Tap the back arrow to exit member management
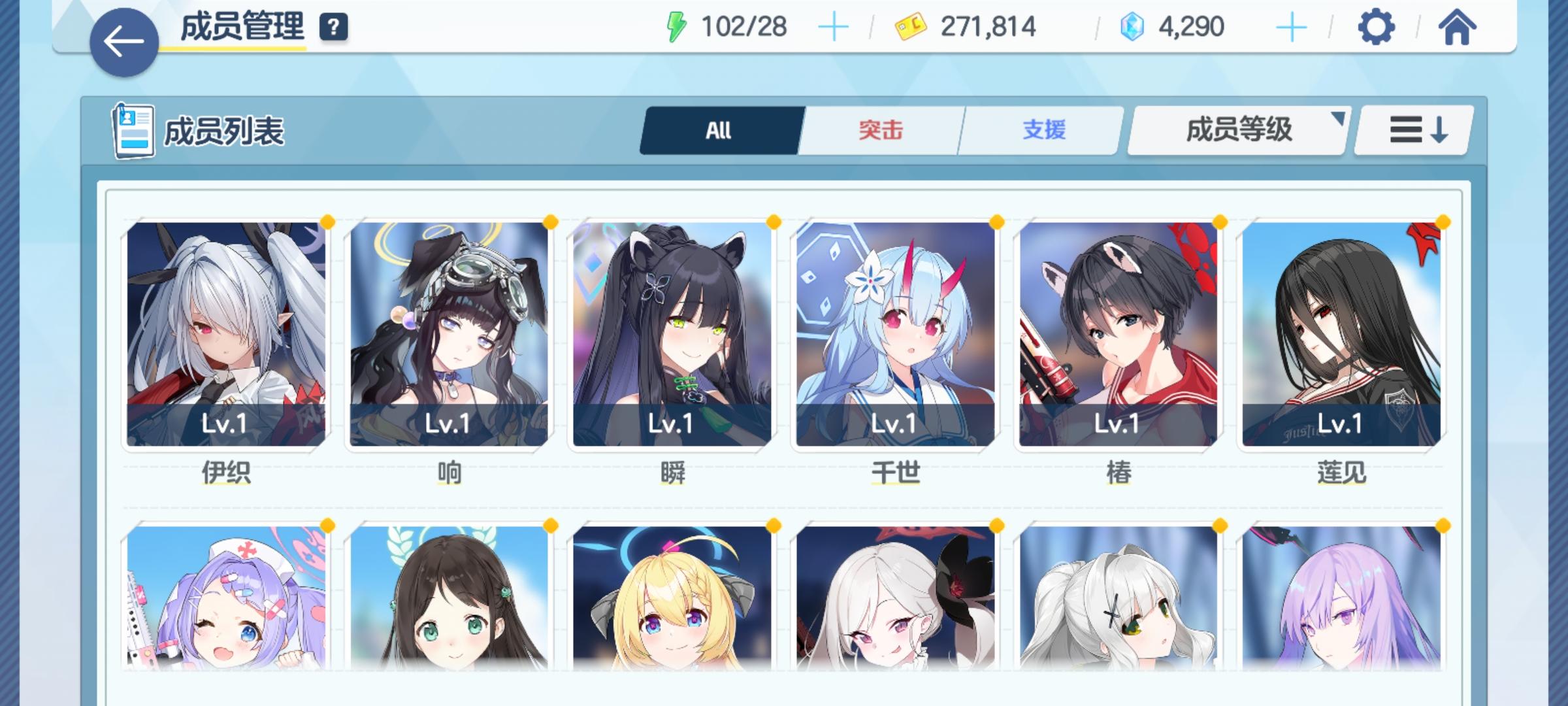The image size is (1568, 706). (123, 41)
